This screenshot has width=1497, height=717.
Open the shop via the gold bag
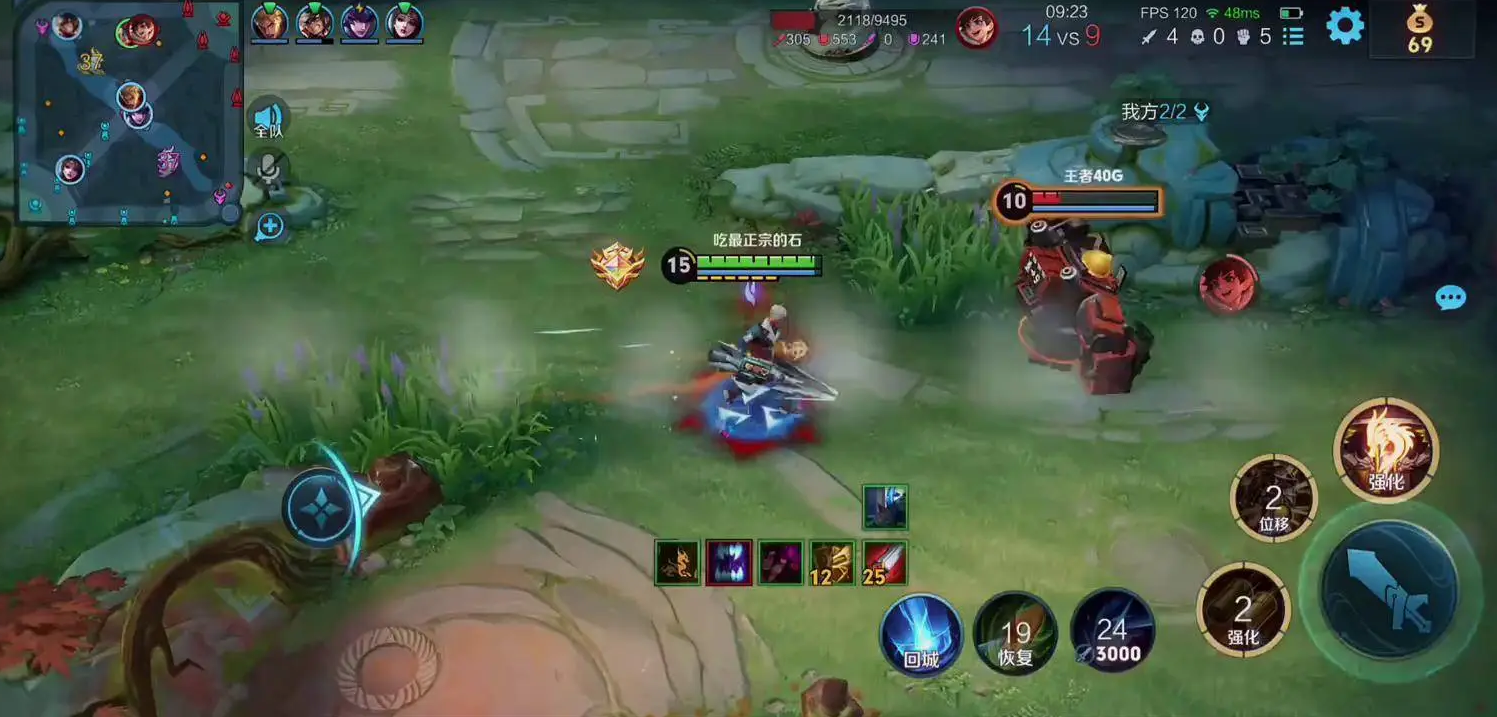[x=1420, y=28]
